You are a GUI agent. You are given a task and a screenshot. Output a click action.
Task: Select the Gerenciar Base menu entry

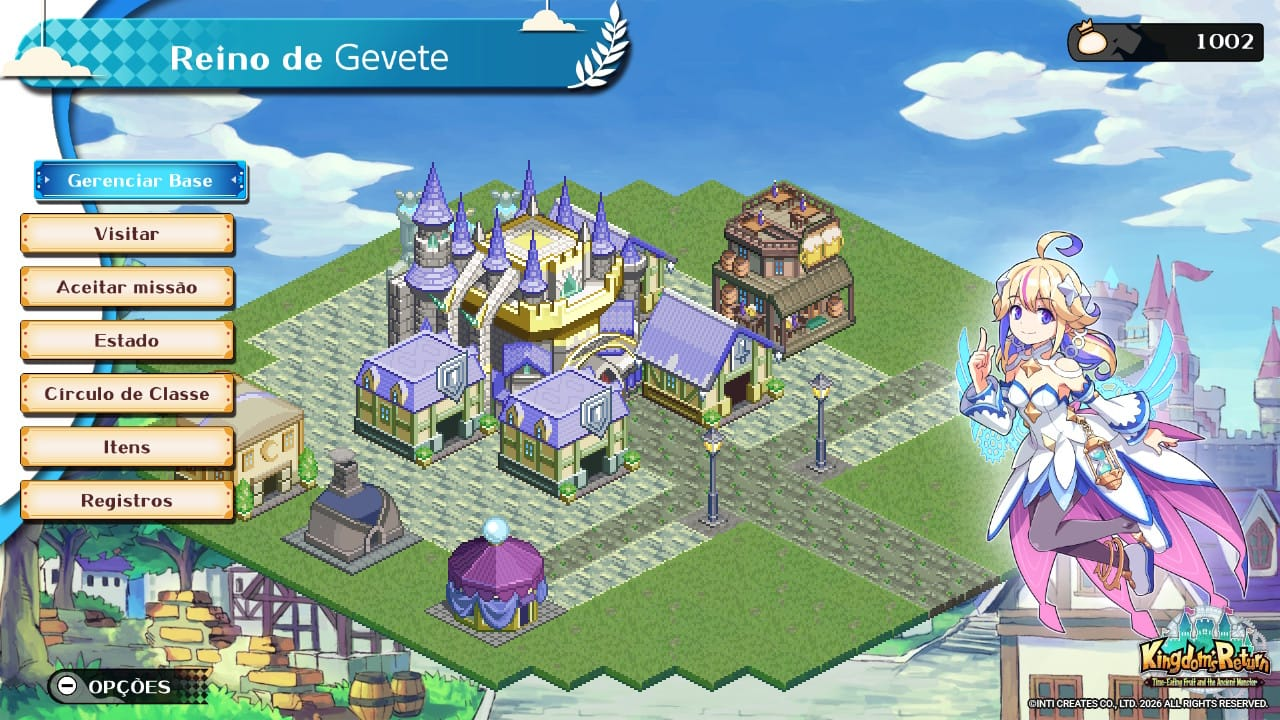140,181
